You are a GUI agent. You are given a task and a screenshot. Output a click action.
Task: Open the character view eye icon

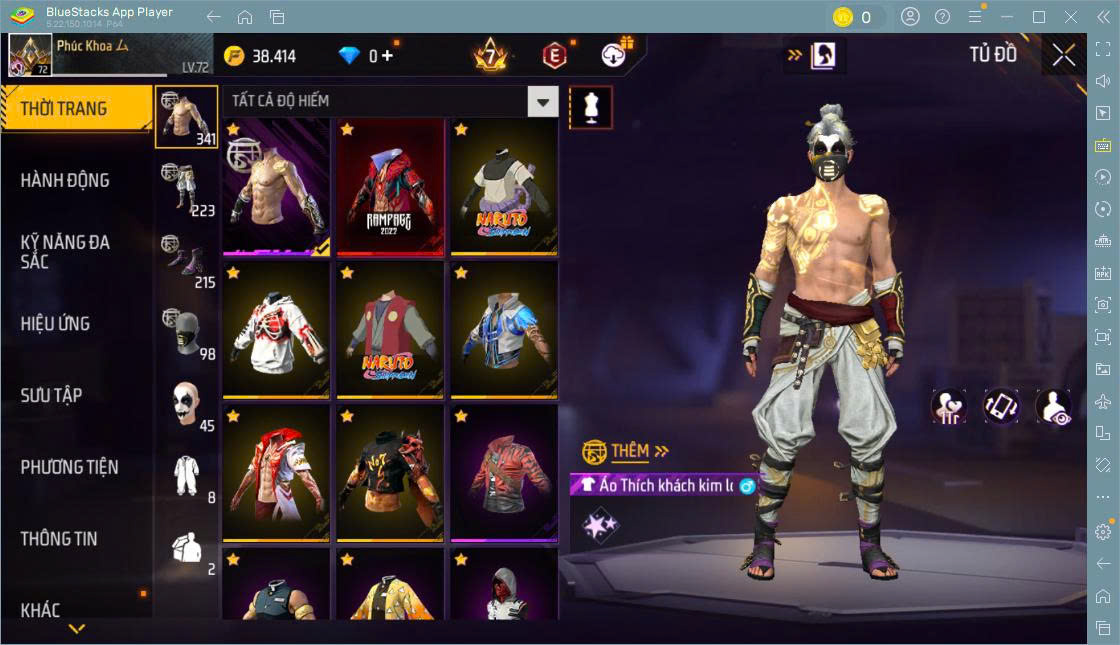click(1053, 407)
